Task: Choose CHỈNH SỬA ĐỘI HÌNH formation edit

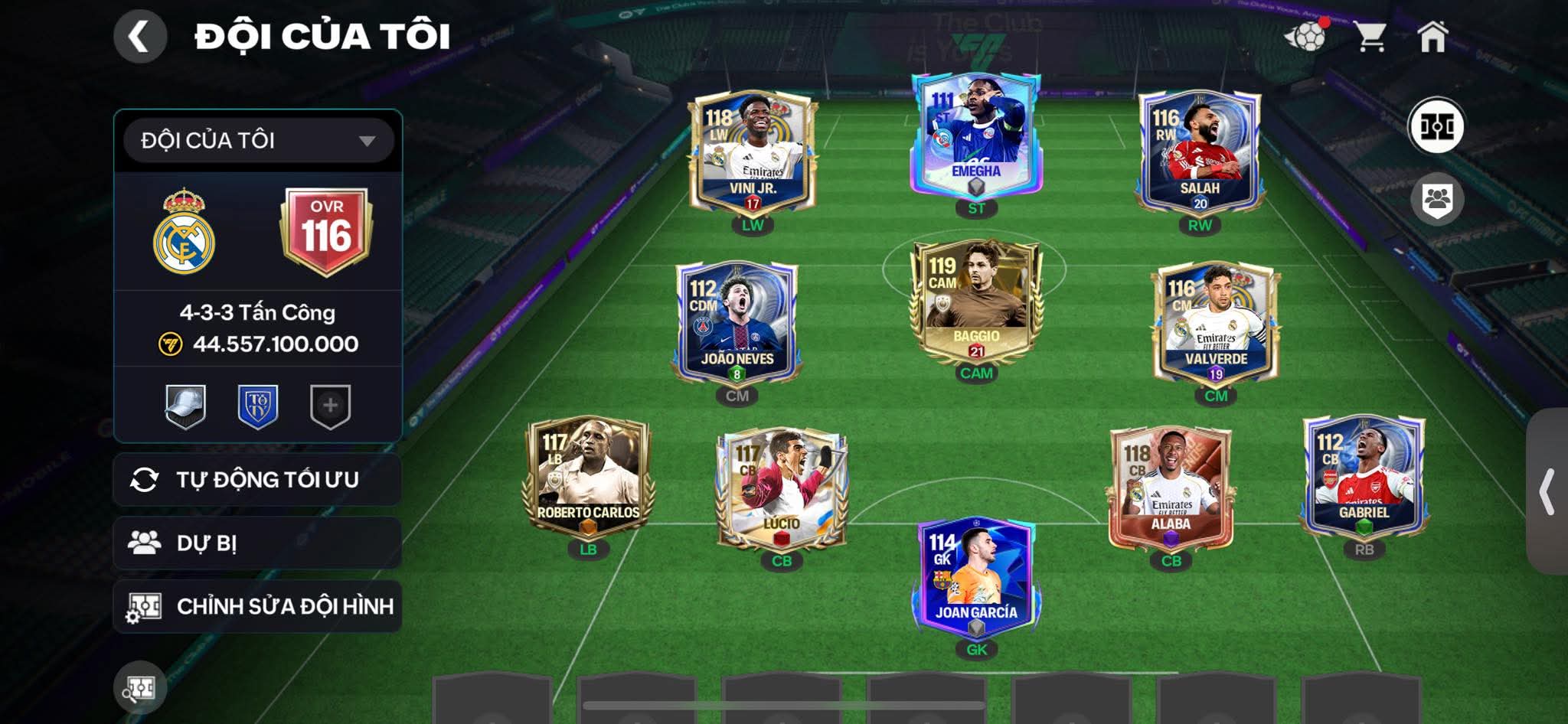Action: point(257,606)
